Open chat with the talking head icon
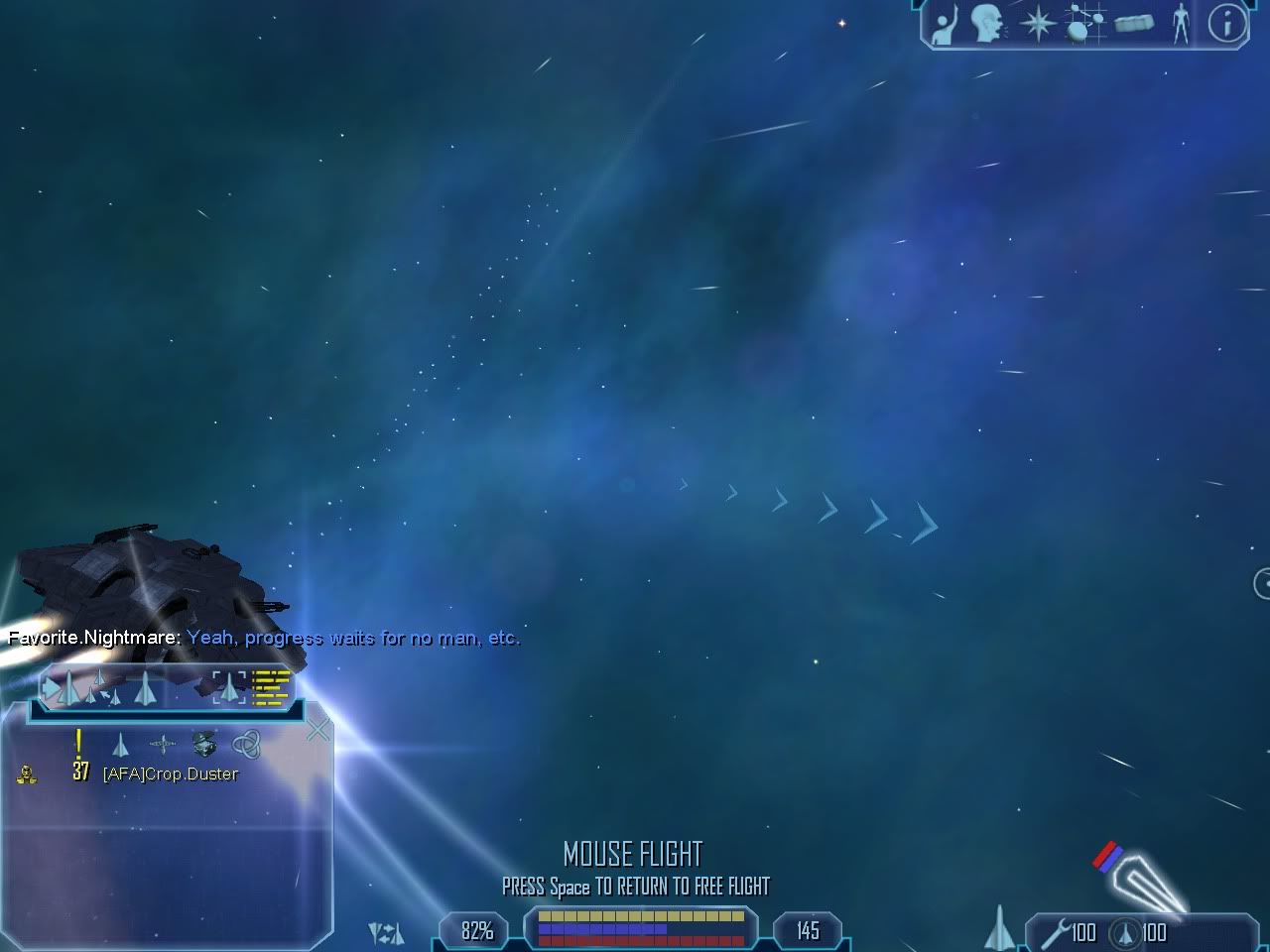Viewport: 1270px width, 952px height. click(x=986, y=25)
